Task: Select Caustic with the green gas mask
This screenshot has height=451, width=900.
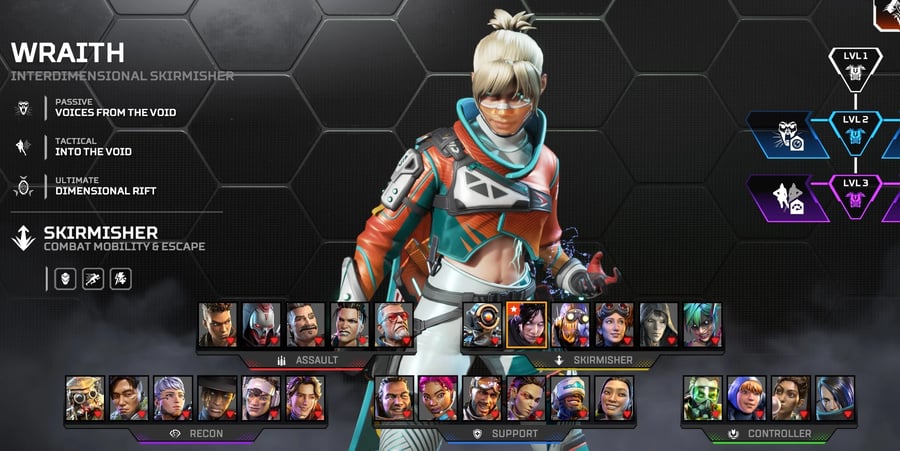Action: tap(703, 398)
